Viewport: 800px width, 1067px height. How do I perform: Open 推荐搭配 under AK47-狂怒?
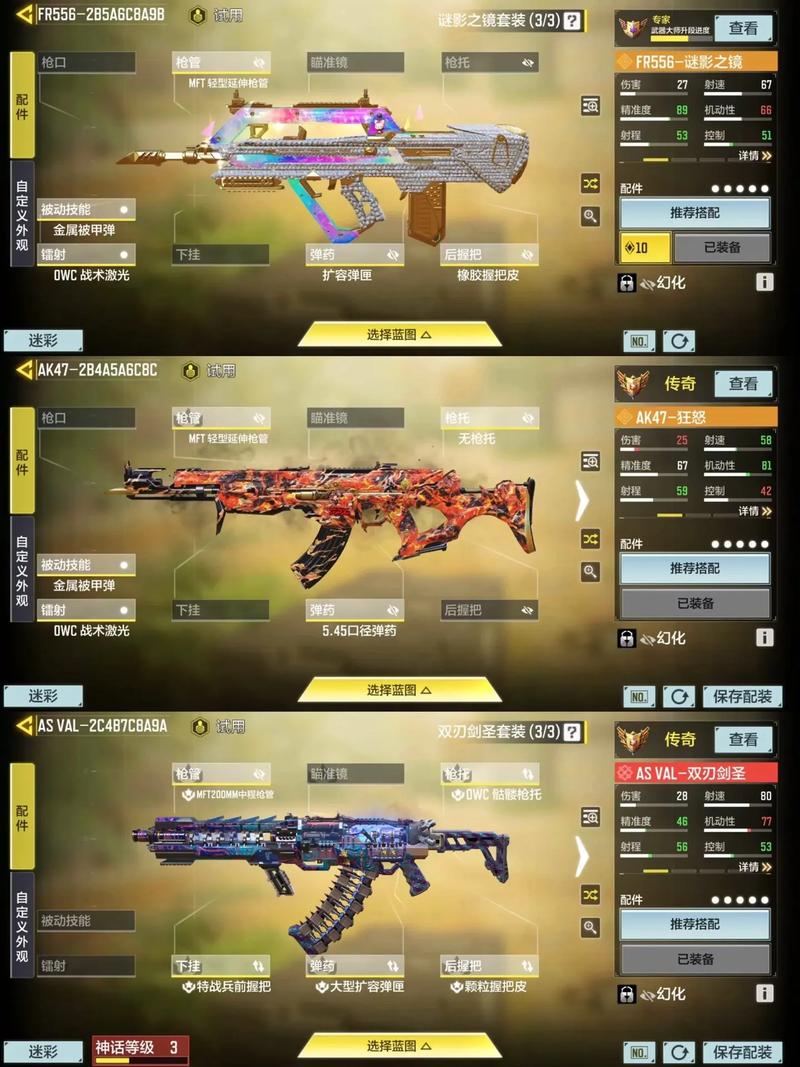pyautogui.click(x=695, y=568)
